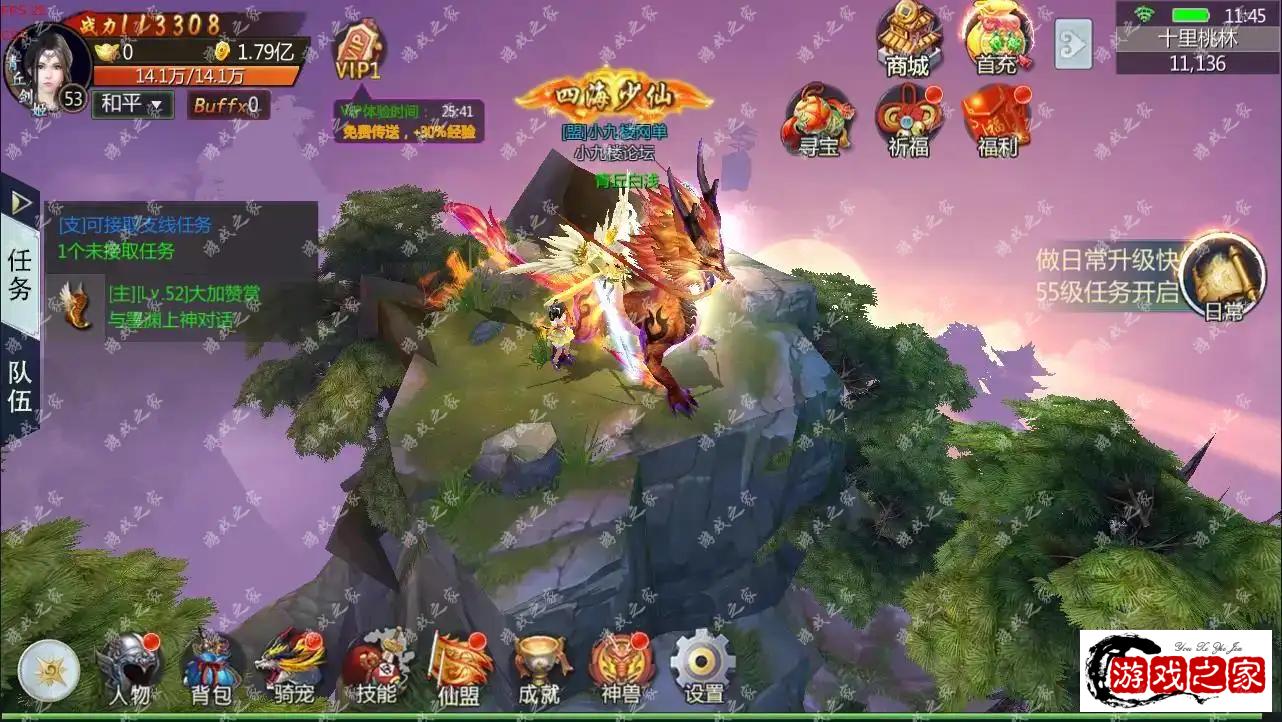This screenshot has width=1282, height=722.
Task: Open the 福利 welfare red envelope
Action: click(996, 121)
